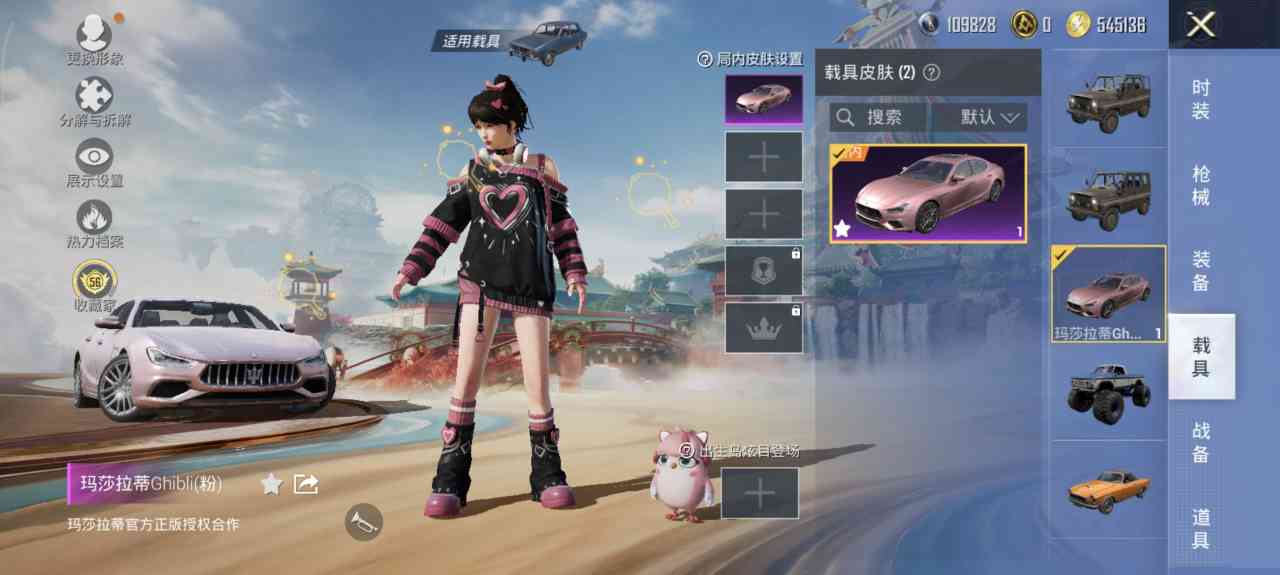Tap the horn trumpet button
This screenshot has height=575, width=1280.
[x=364, y=521]
